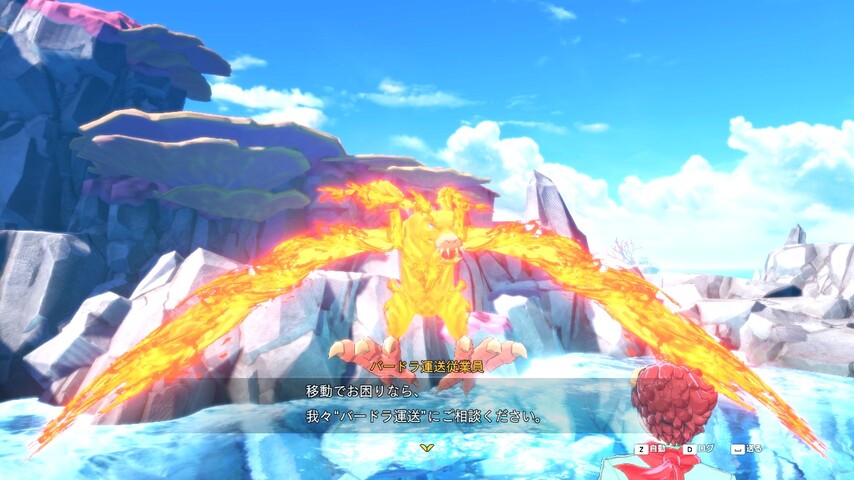Advance the dialogue with the yellow arrow

tap(427, 447)
